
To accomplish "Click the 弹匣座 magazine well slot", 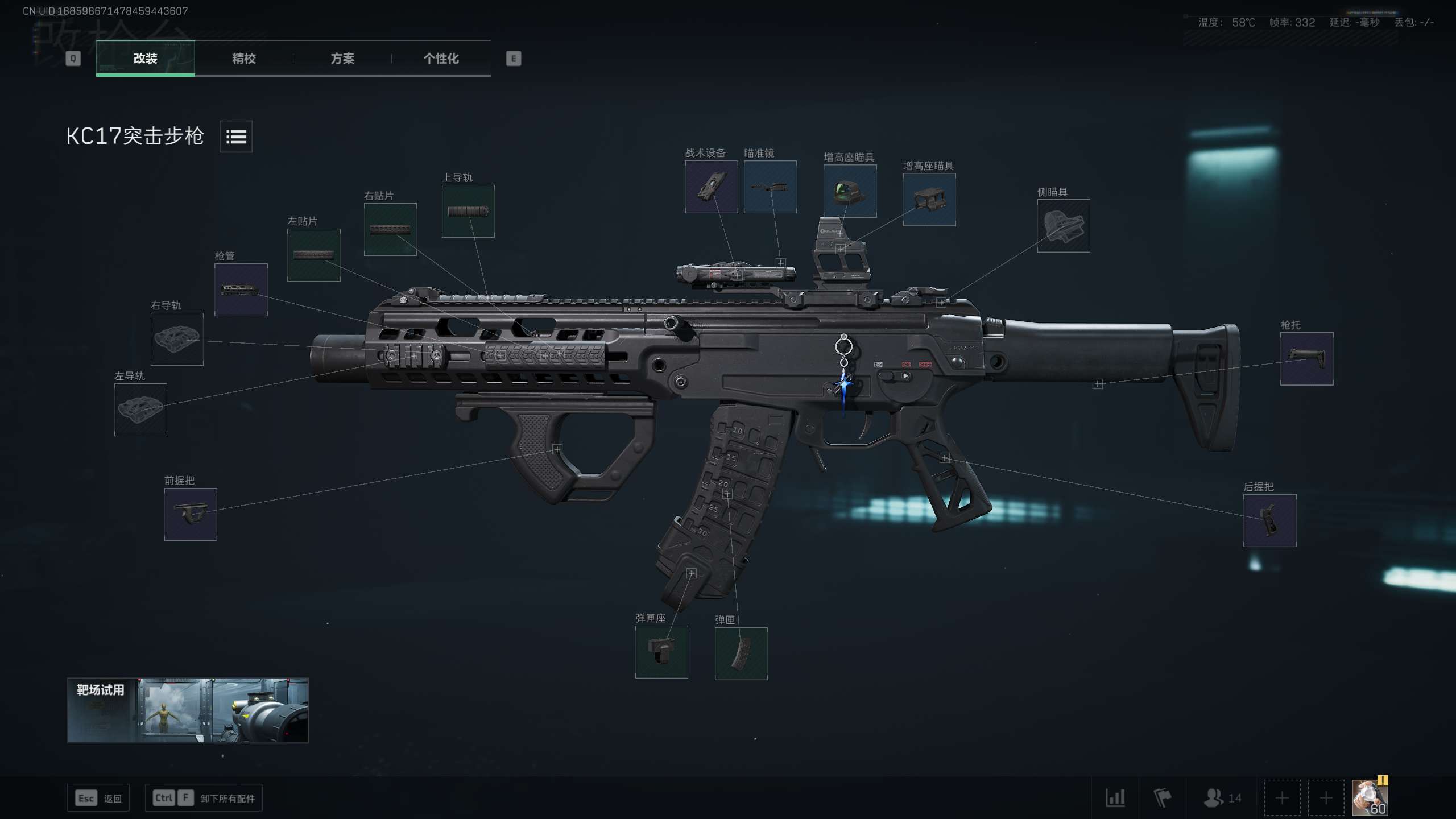I will click(x=661, y=652).
